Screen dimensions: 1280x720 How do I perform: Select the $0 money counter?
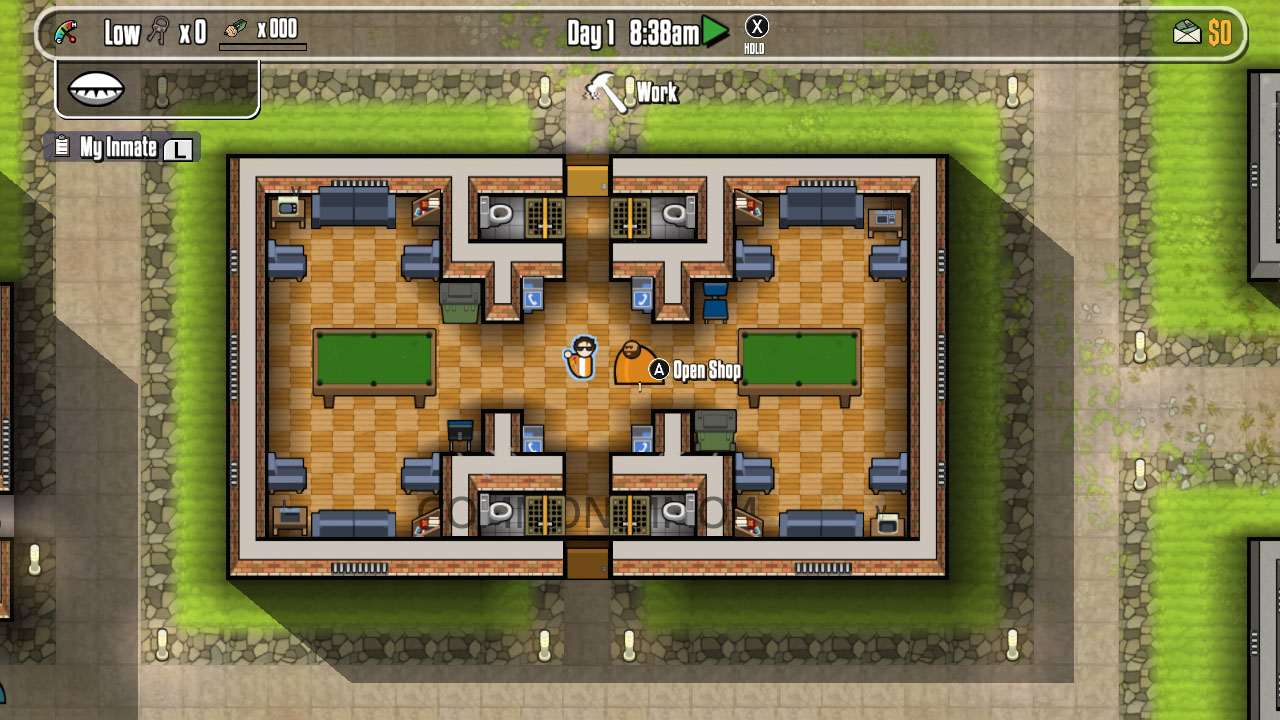click(1218, 33)
